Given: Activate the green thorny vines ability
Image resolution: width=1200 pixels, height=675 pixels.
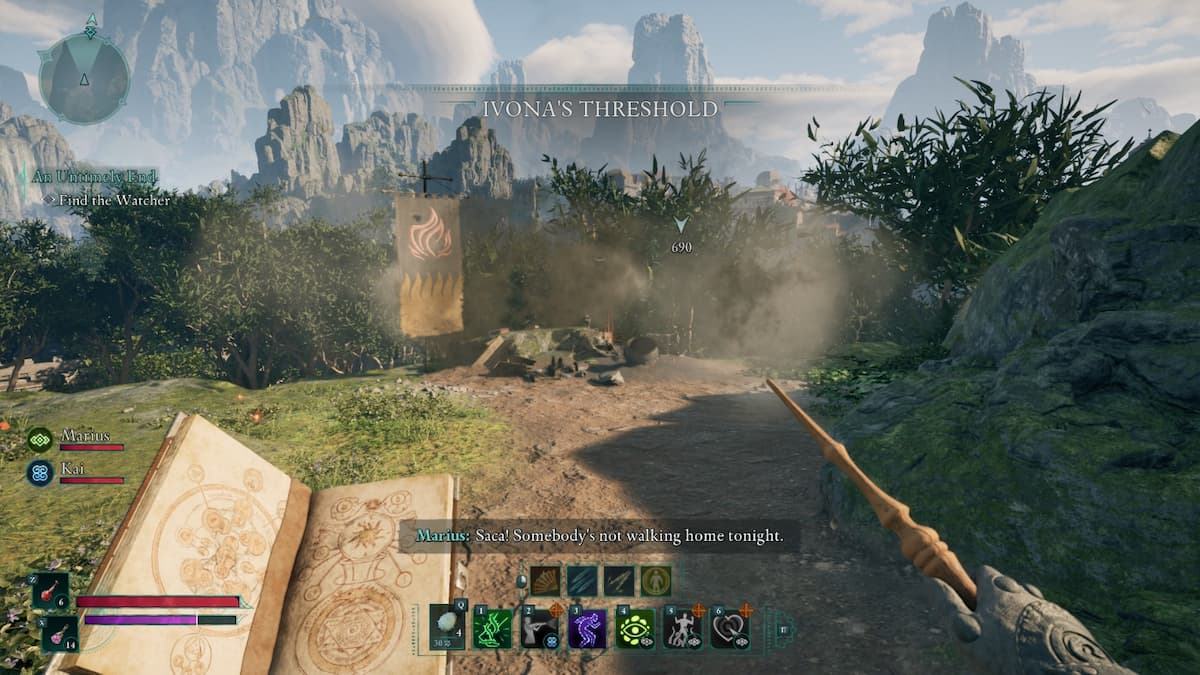Looking at the screenshot, I should 493,629.
